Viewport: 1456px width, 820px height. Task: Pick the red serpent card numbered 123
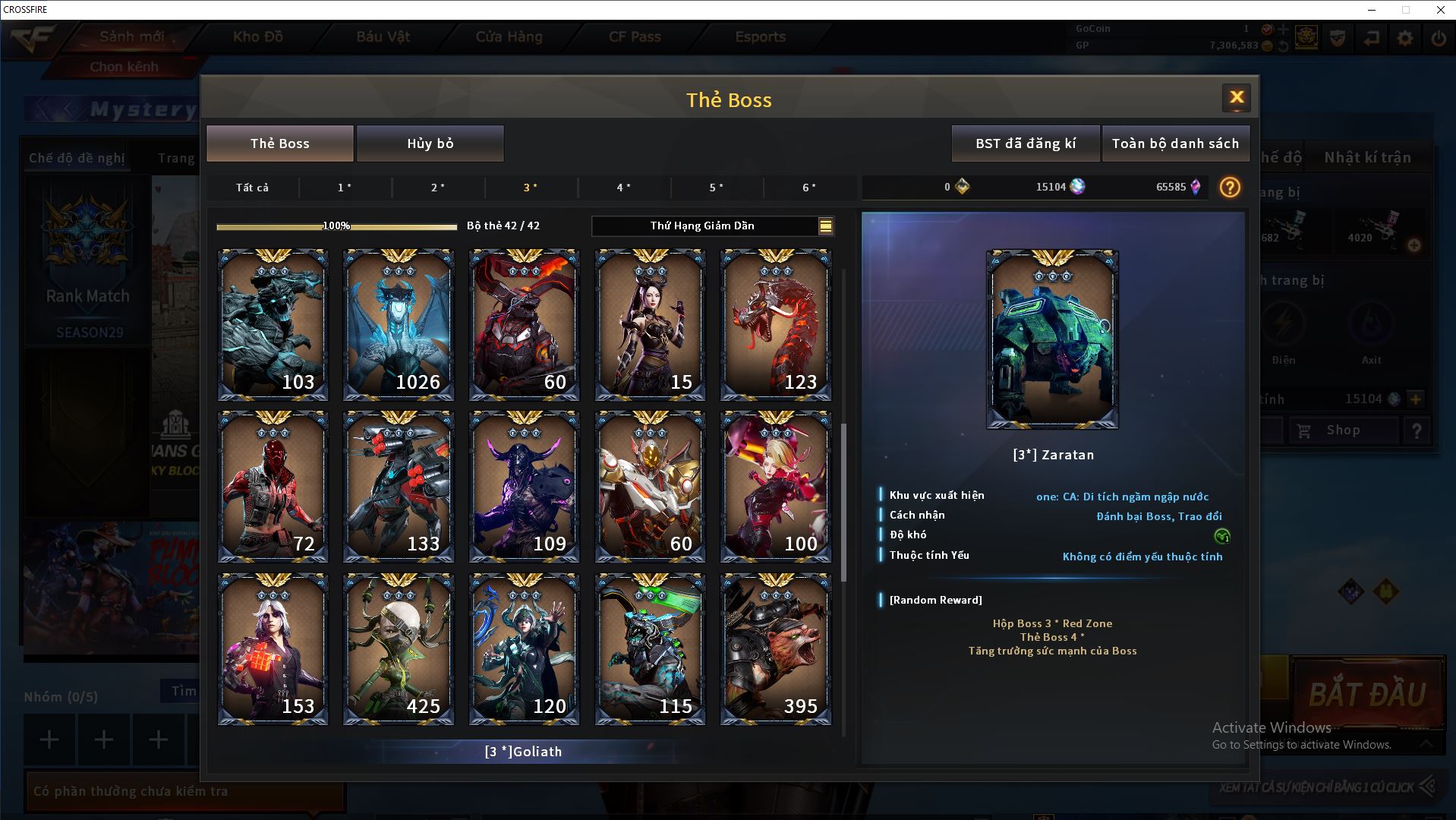[775, 325]
